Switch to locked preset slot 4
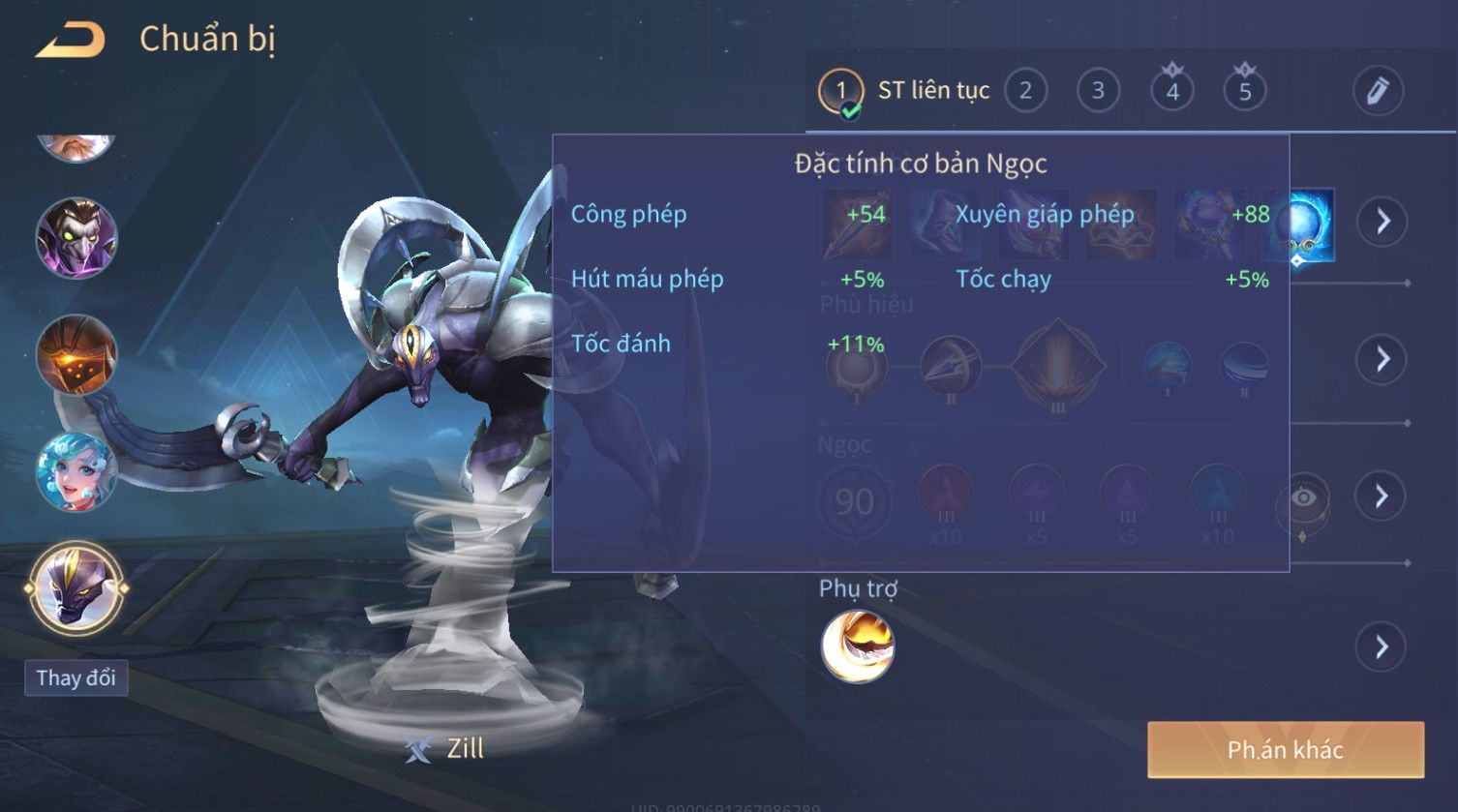The height and width of the screenshot is (812, 1458). click(1172, 91)
